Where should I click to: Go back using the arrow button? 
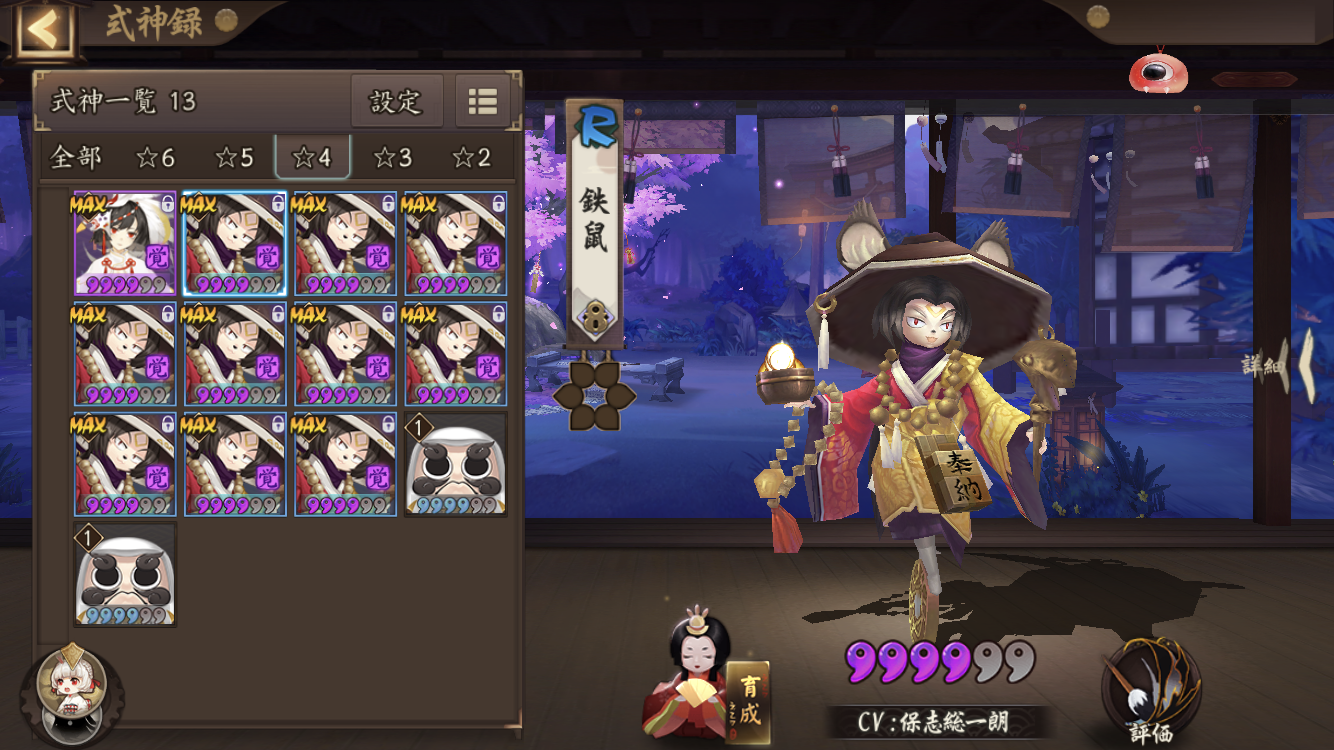tap(42, 30)
